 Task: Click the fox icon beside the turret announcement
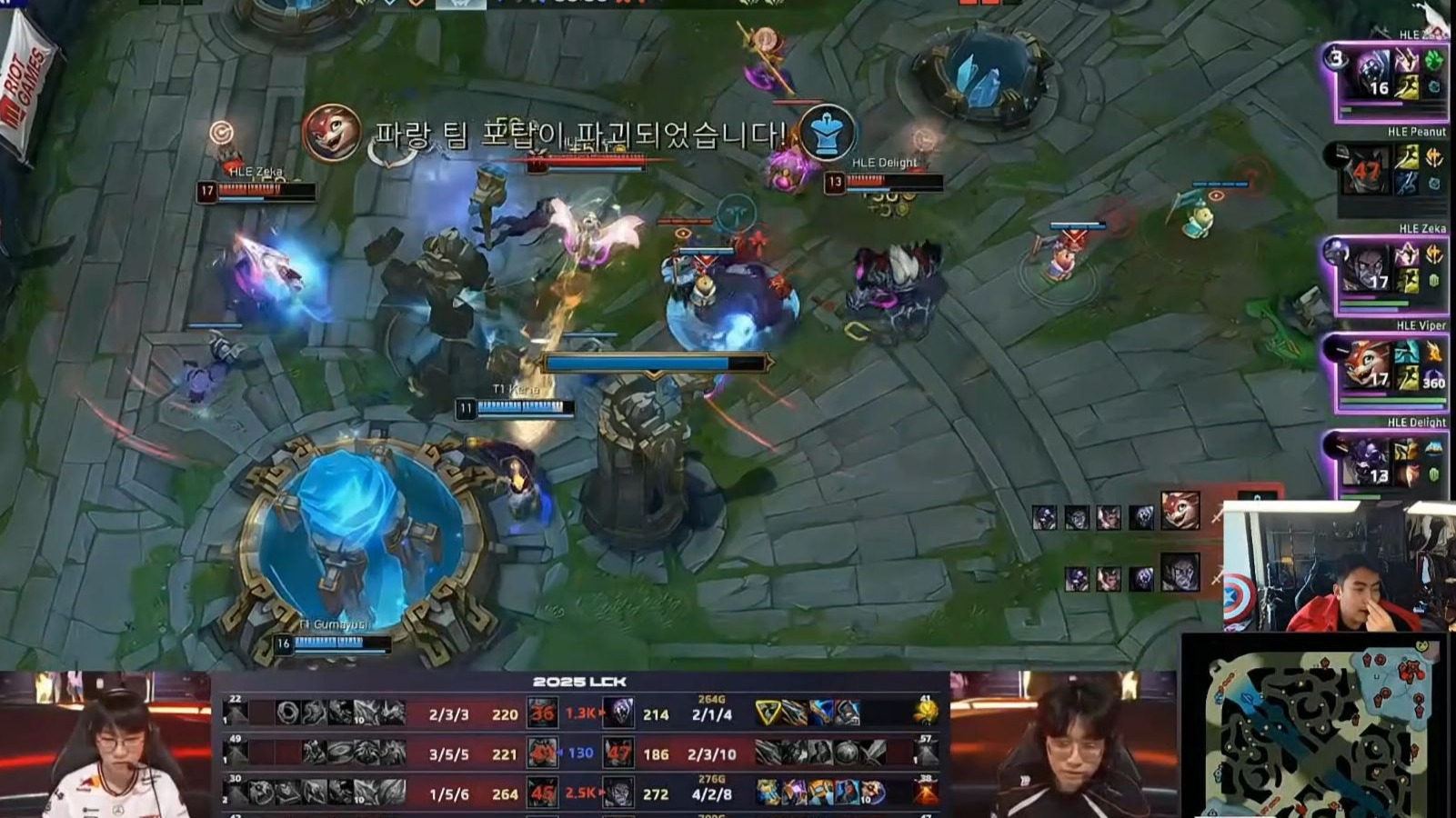tap(330, 133)
